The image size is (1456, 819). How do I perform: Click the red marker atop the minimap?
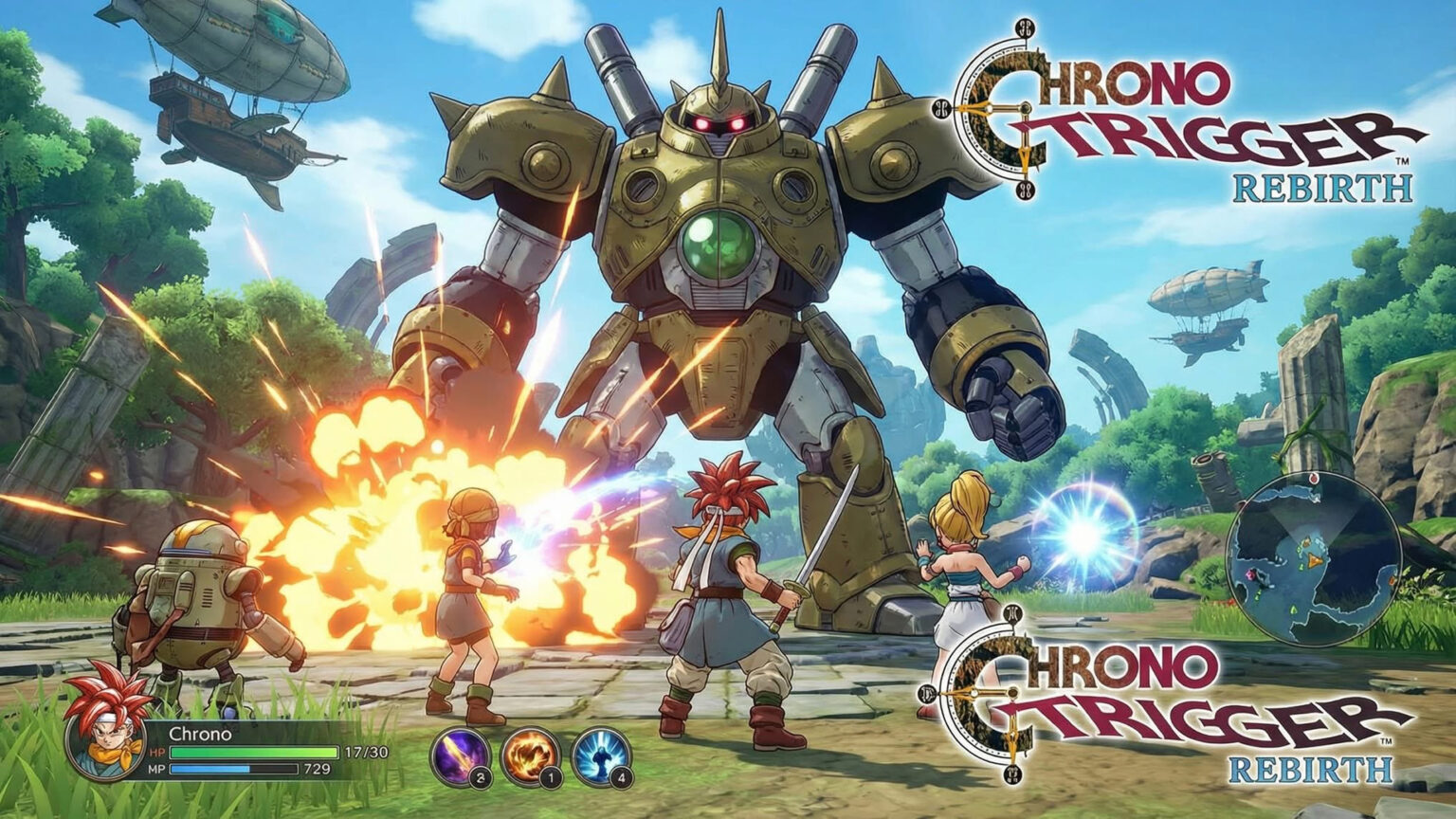click(1314, 478)
